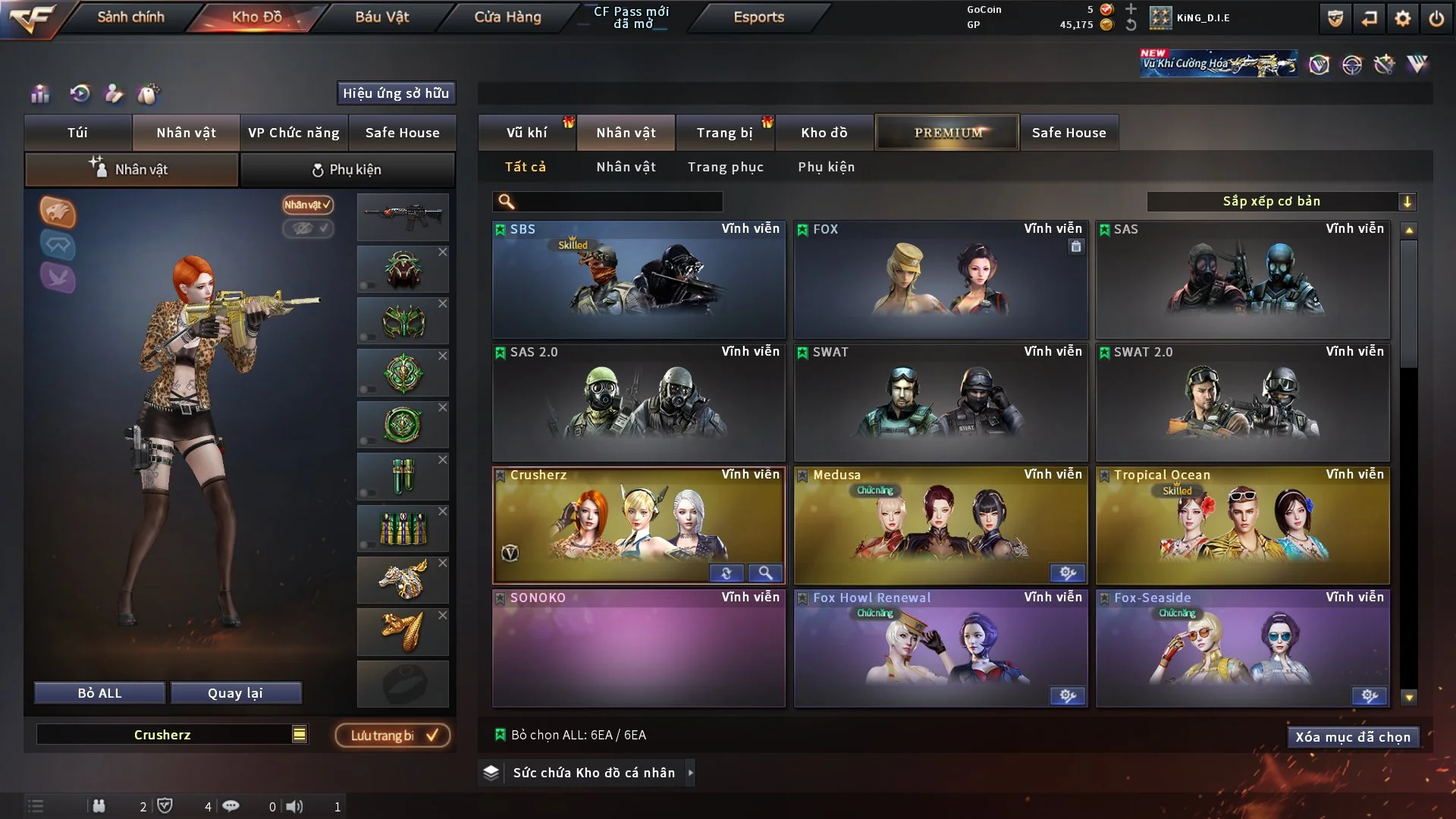Select the Trang phục filter
The image size is (1456, 819).
(x=725, y=167)
